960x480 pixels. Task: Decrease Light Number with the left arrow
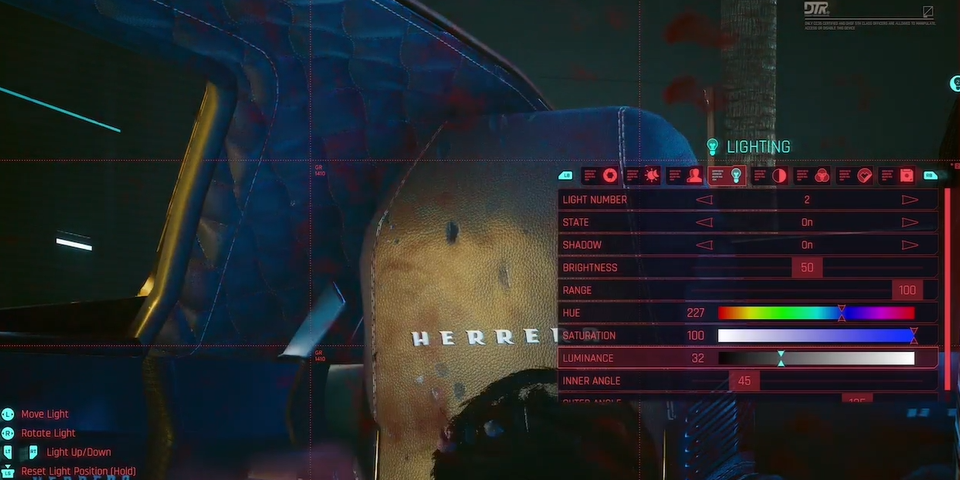704,200
